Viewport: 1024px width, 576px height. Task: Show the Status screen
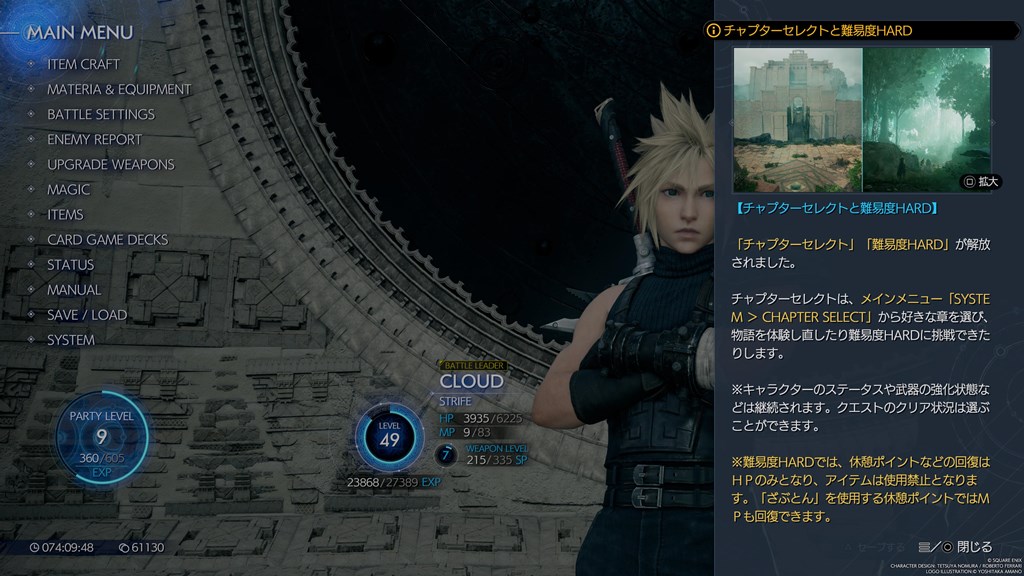click(70, 264)
